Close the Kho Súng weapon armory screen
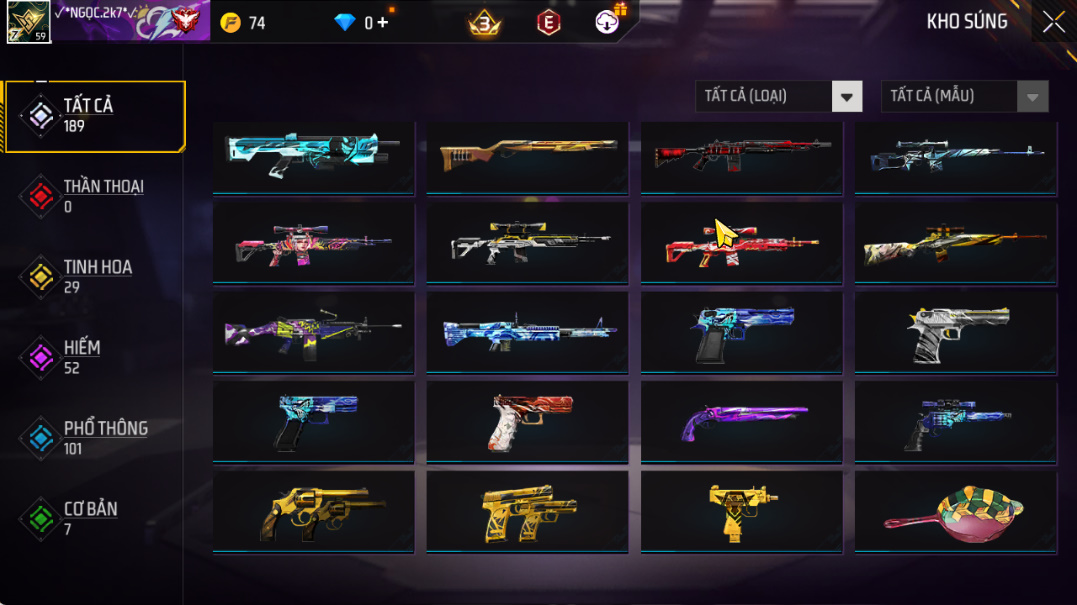The image size is (1077, 605). [x=1053, y=22]
